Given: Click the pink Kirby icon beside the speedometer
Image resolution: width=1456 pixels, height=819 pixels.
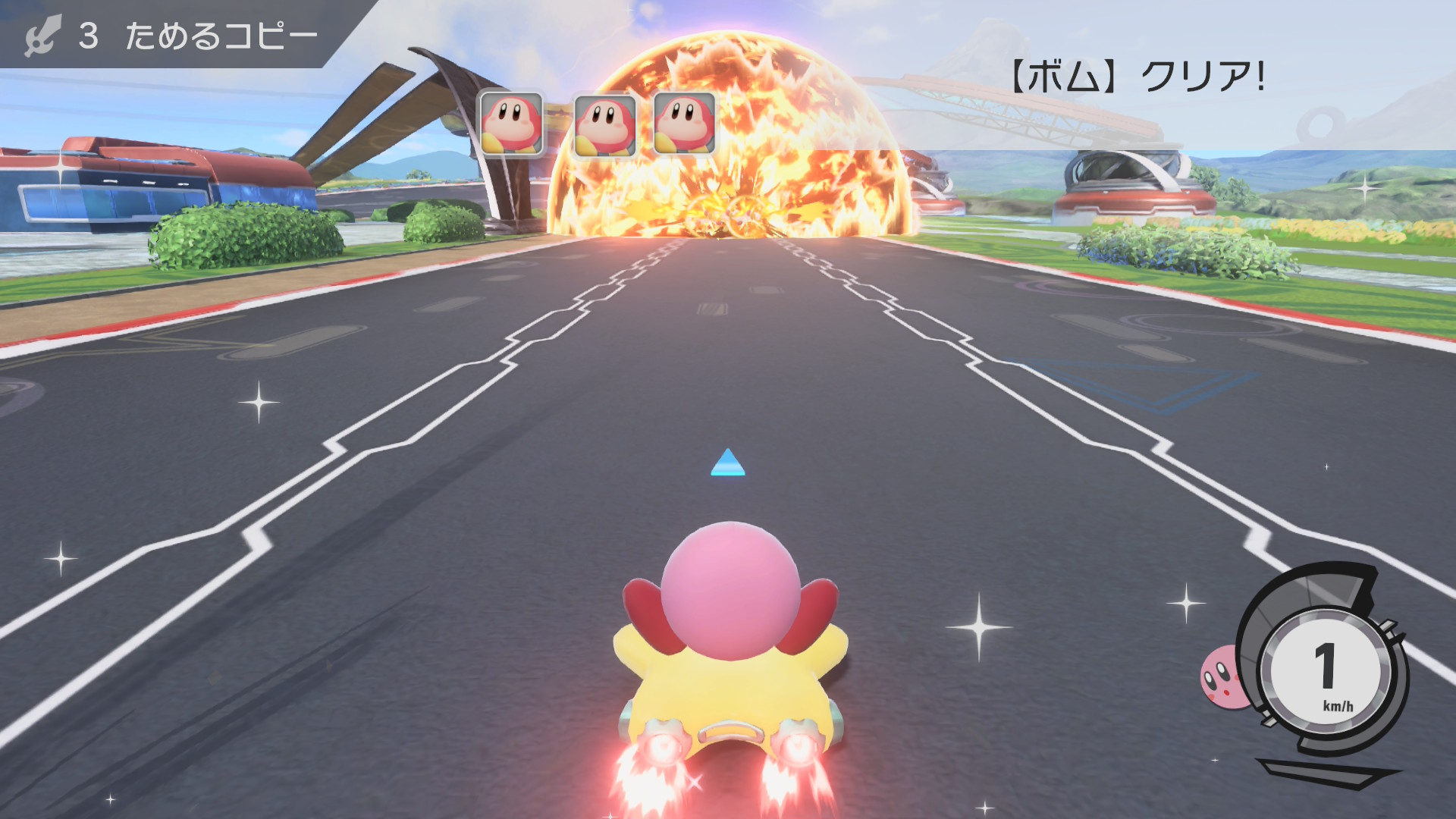Looking at the screenshot, I should 1222,676.
